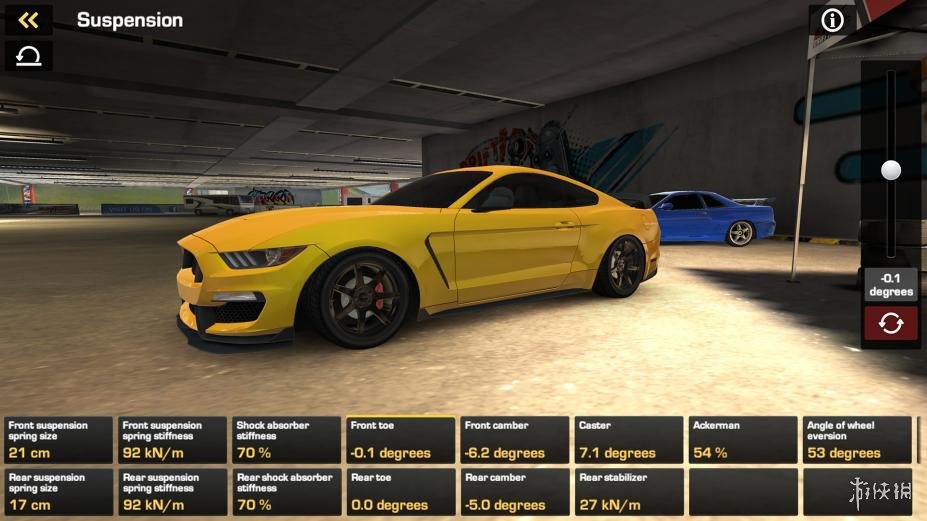Screen dimensions: 927x521
Task: Select Rear suspension spring size setting
Action: click(59, 492)
